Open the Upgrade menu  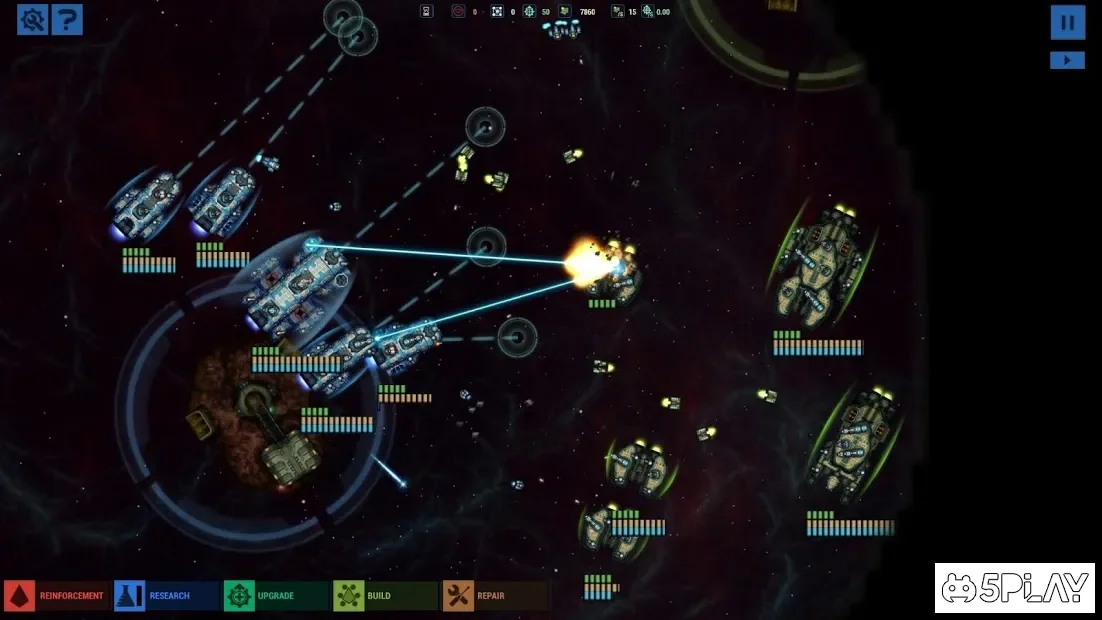coord(274,596)
